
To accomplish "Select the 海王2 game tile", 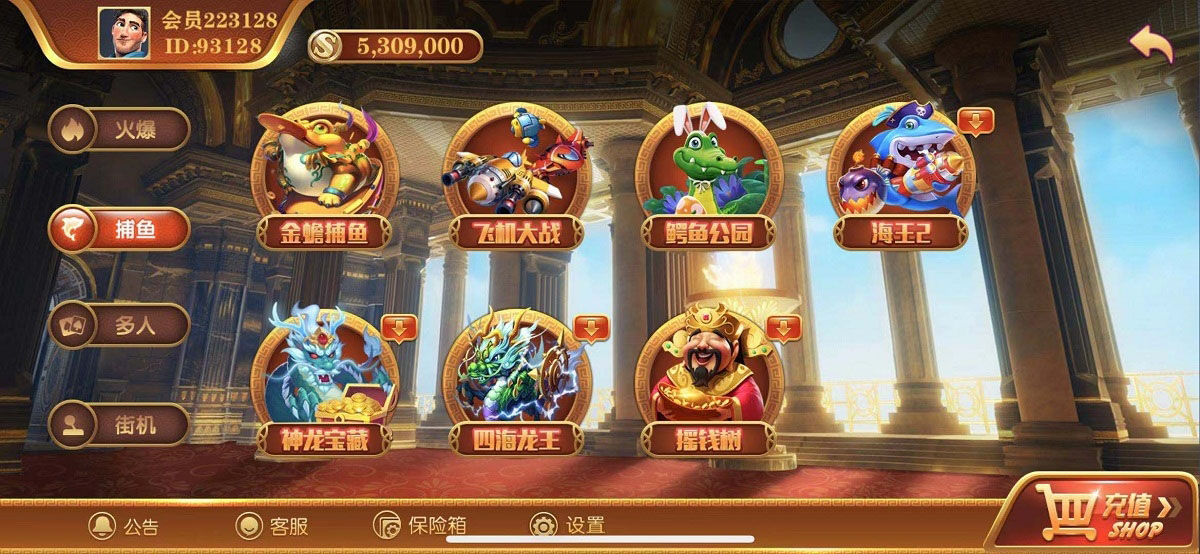I will [x=900, y=177].
